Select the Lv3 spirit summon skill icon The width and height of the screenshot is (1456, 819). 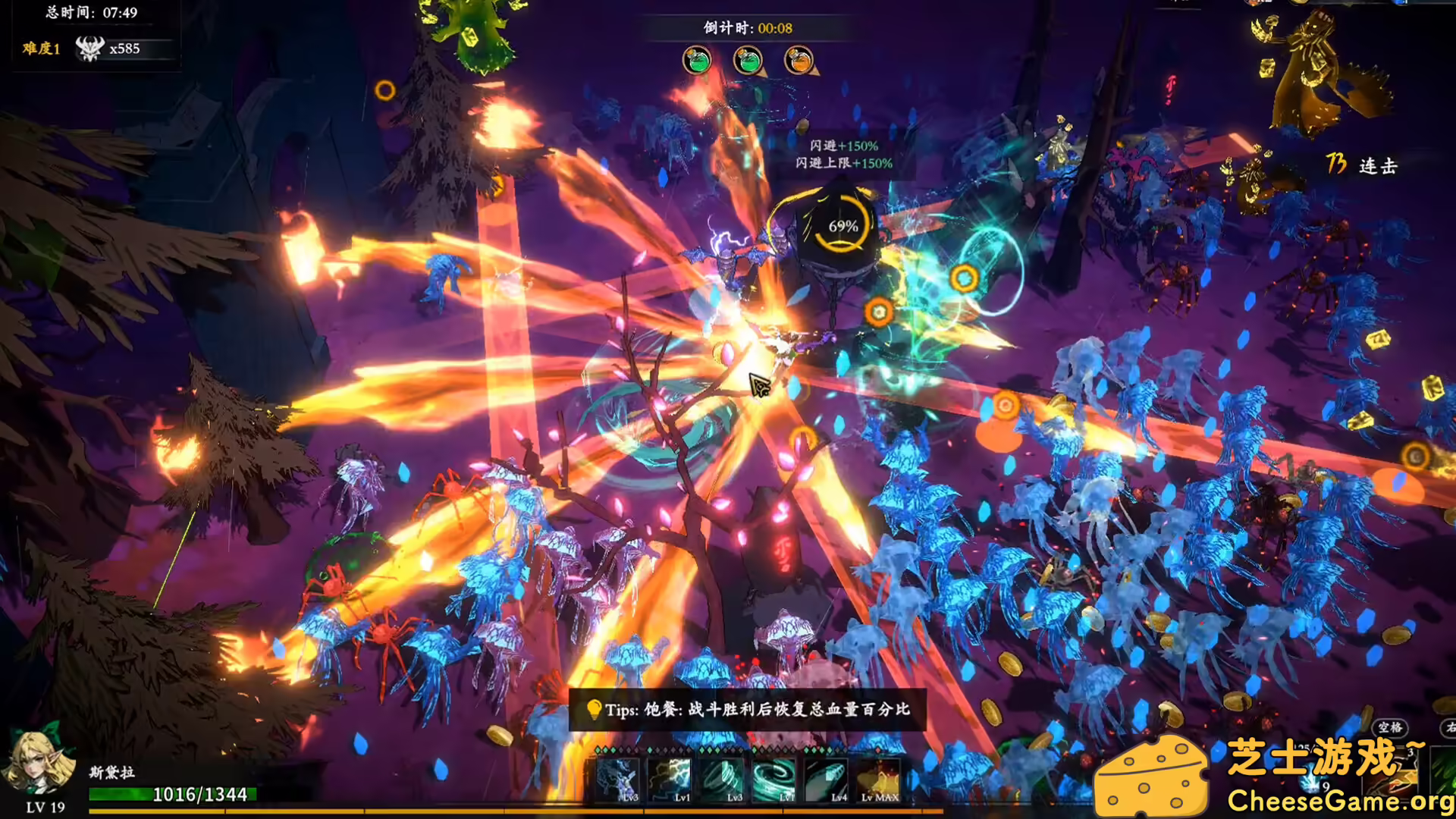click(x=618, y=781)
